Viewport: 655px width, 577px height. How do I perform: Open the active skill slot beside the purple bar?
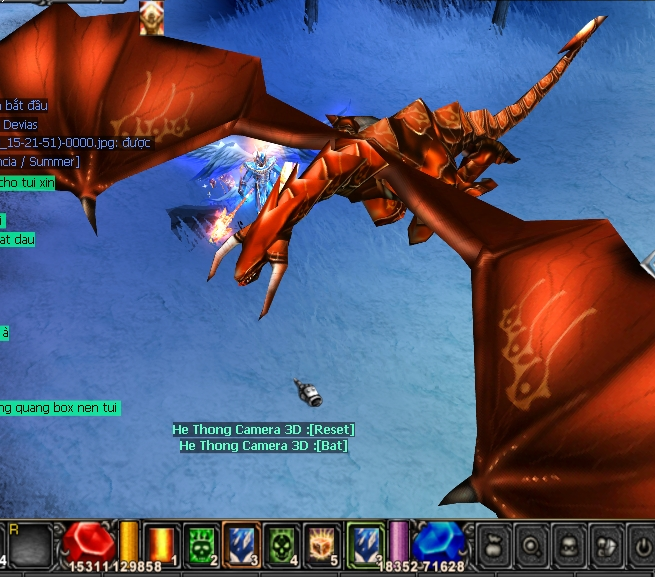[x=366, y=545]
